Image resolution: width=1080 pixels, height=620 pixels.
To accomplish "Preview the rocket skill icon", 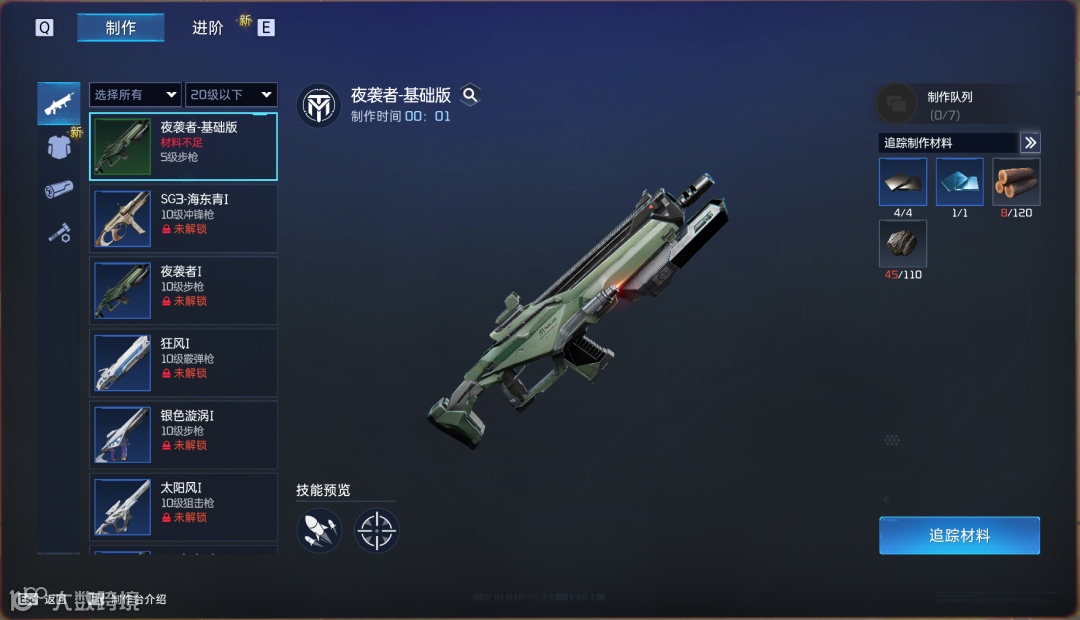I will tap(319, 530).
